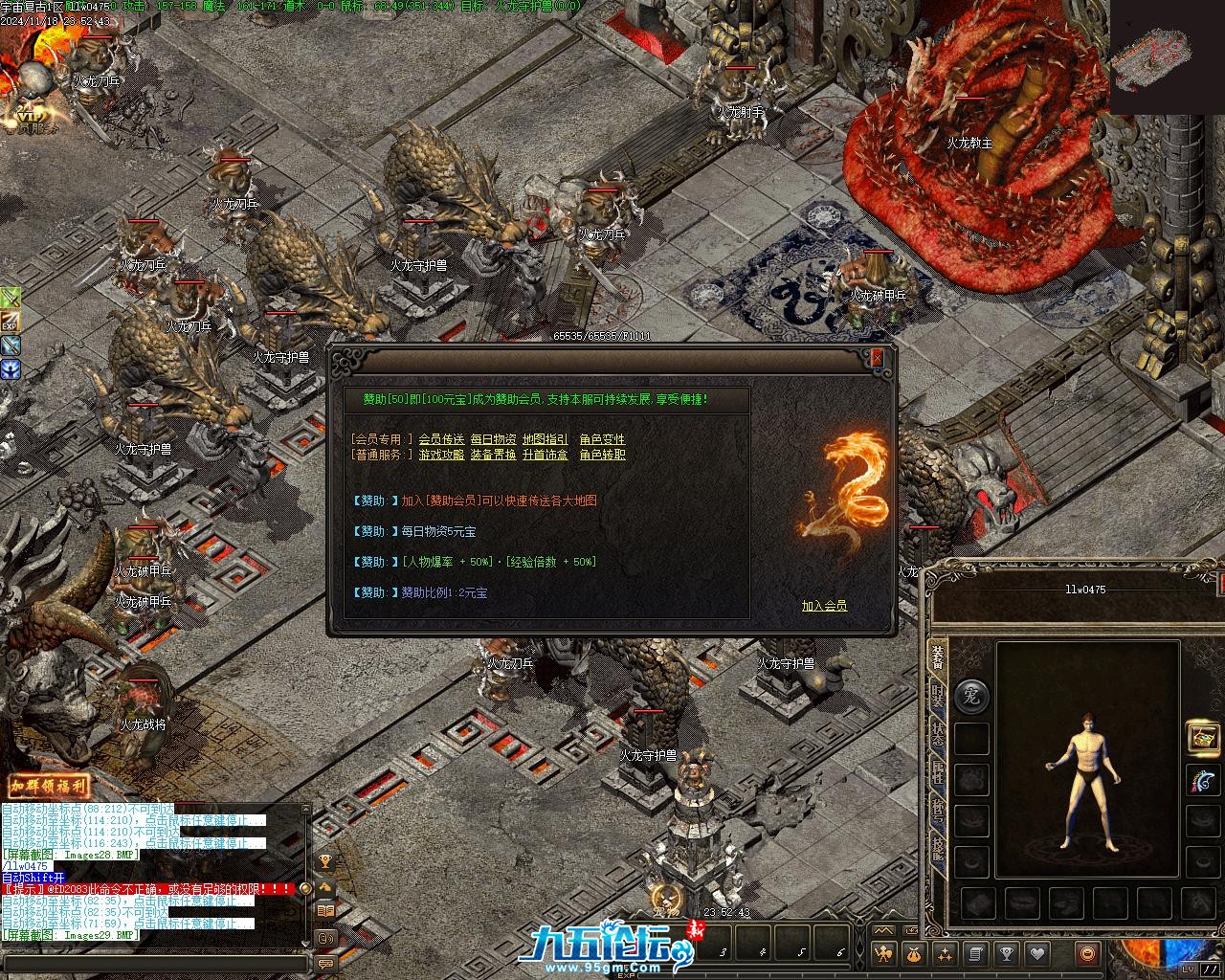Open the 技能 skills tab

click(938, 850)
